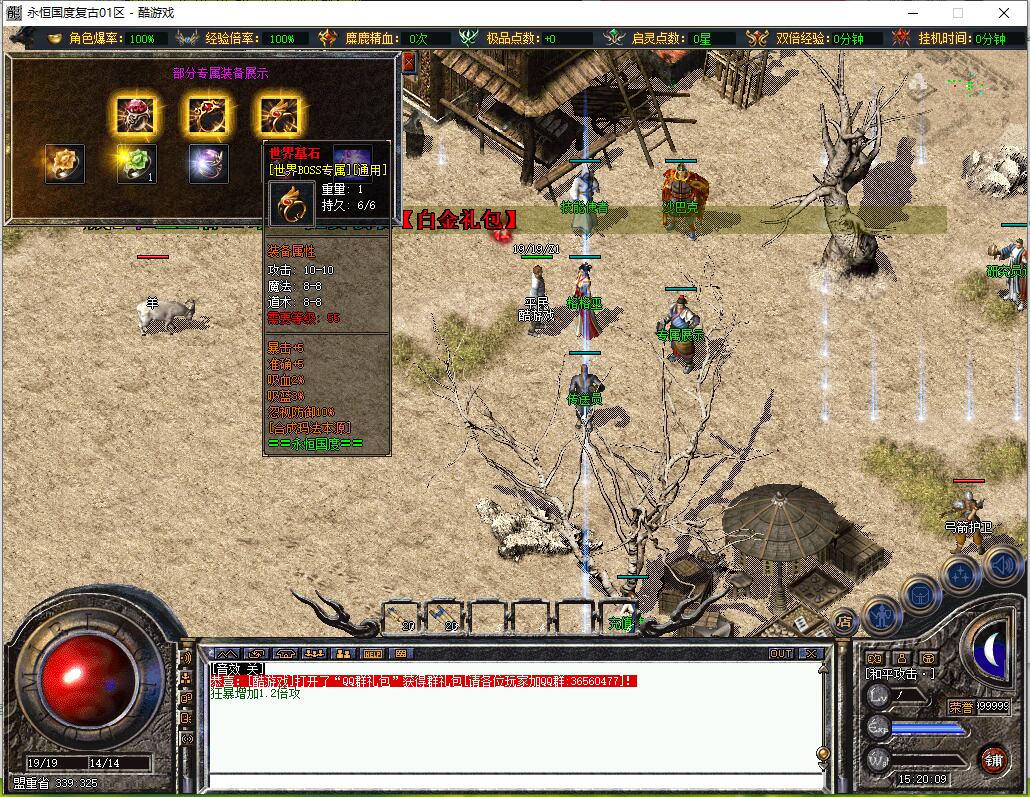Select the golden flower ring
Screen dimensions: 1030x797
[x=65, y=164]
